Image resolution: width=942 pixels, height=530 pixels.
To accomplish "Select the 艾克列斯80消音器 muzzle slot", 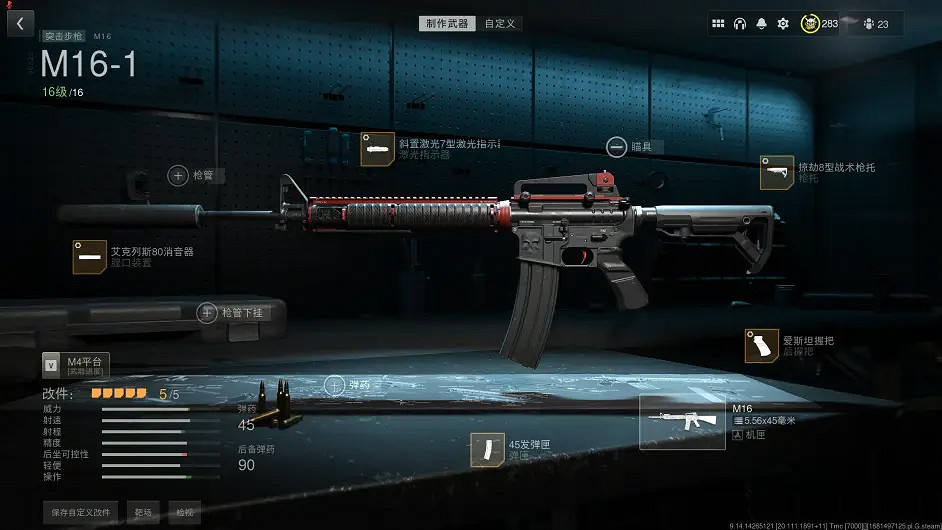I will (x=90, y=257).
